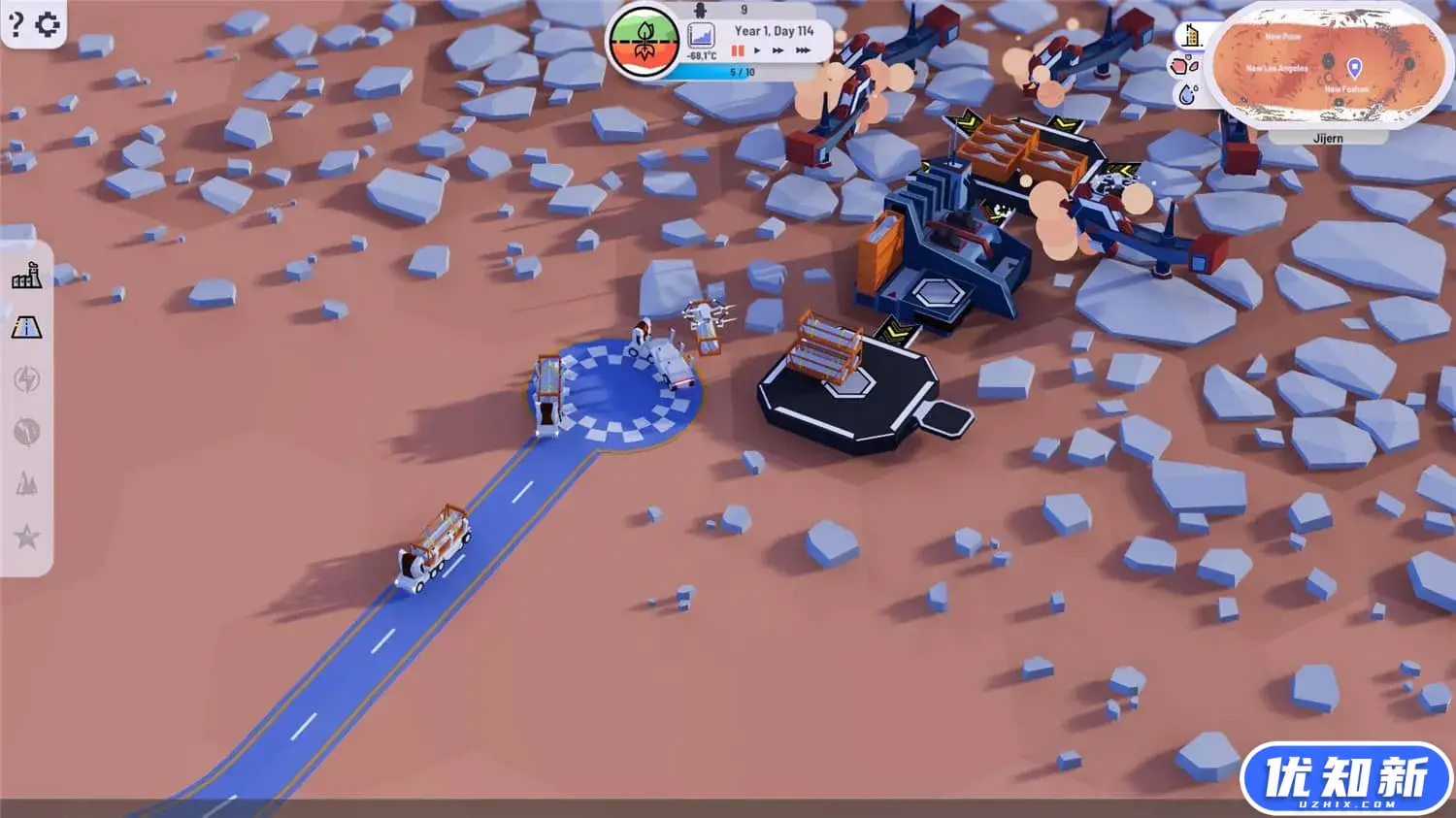The width and height of the screenshot is (1456, 818).
Task: Click the Jijern city name label
Action: pos(1328,139)
